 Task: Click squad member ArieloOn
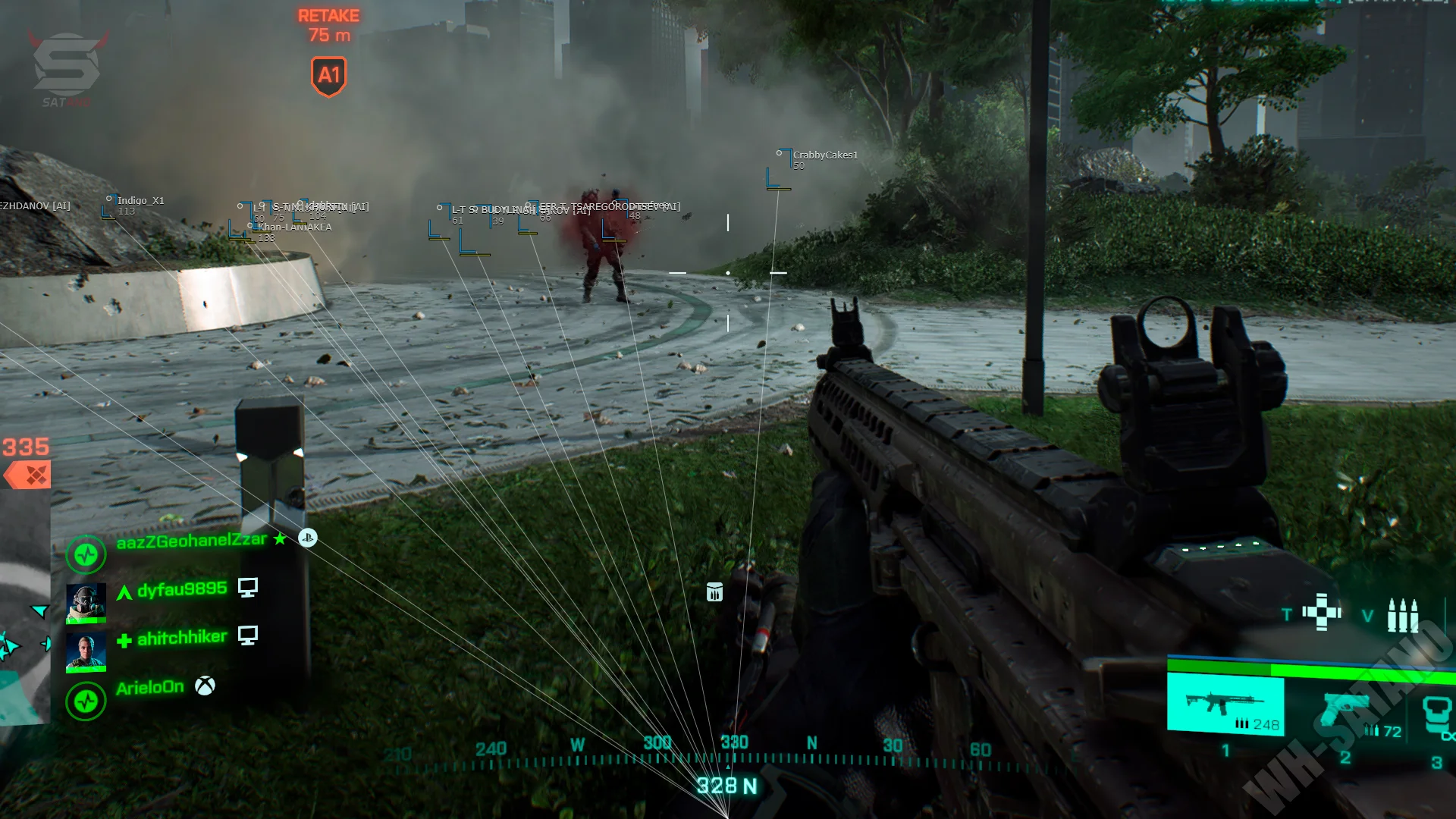[149, 688]
